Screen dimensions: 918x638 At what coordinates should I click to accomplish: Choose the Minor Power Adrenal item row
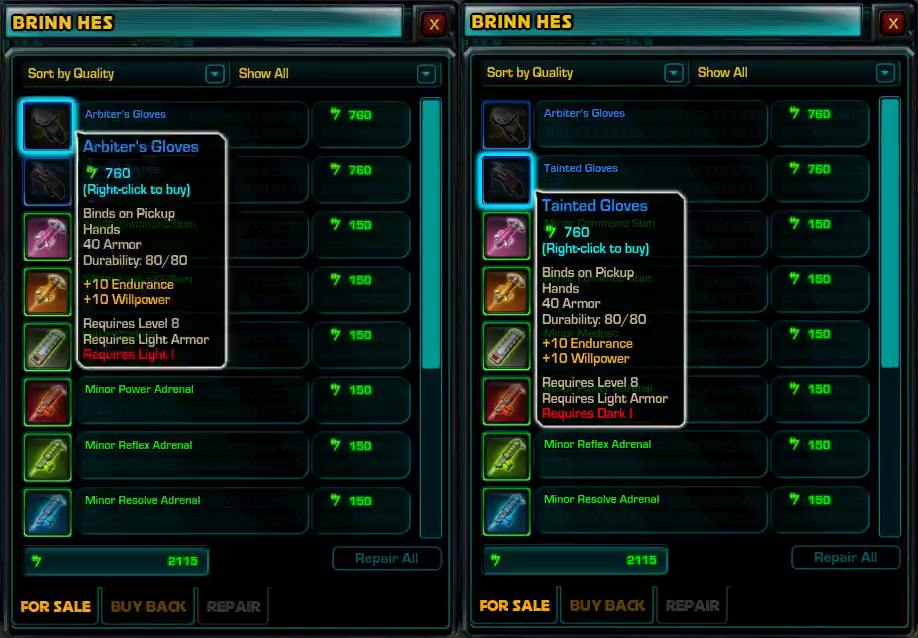(x=139, y=390)
